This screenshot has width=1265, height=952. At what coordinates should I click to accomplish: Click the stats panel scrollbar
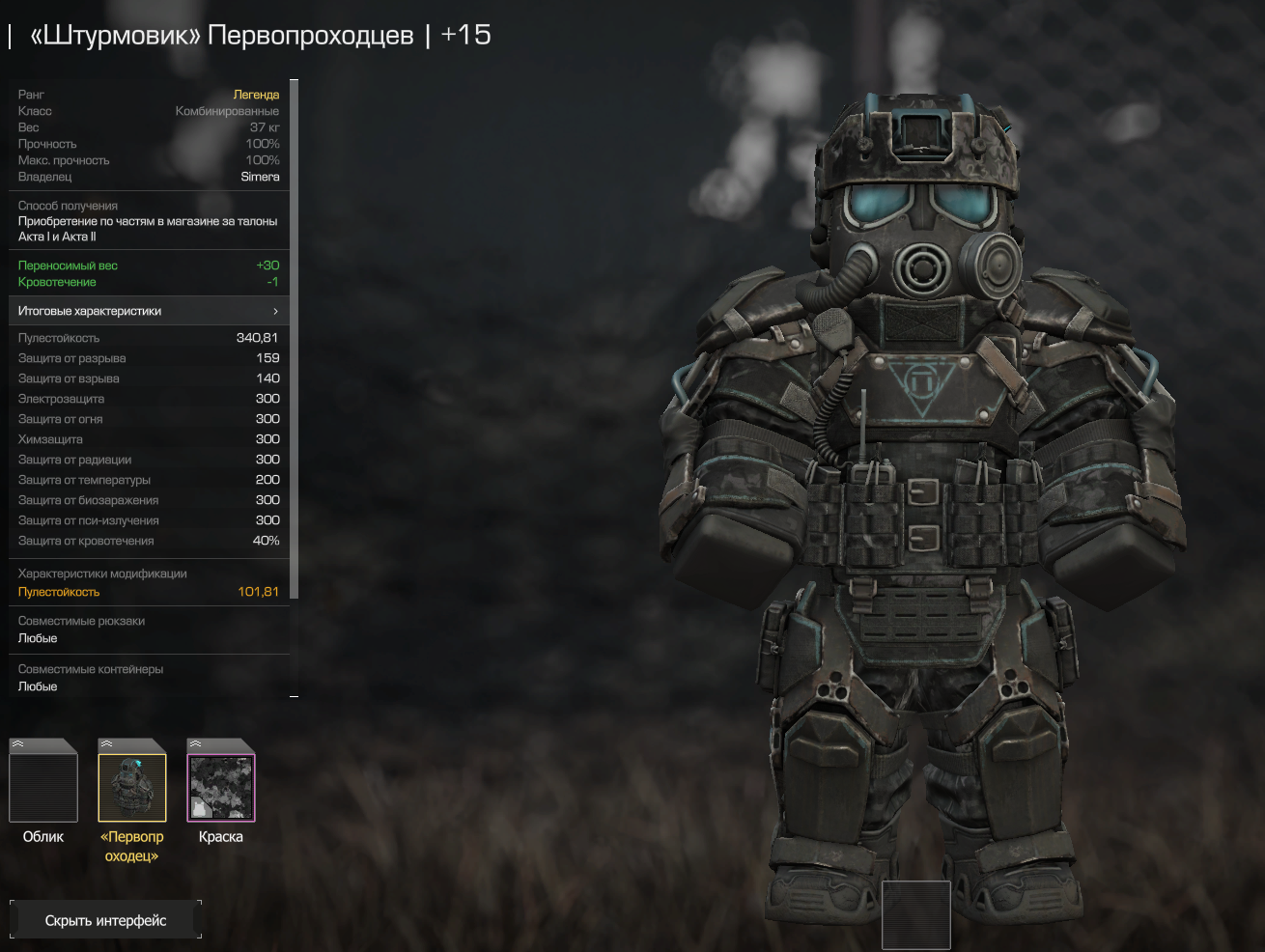click(295, 338)
